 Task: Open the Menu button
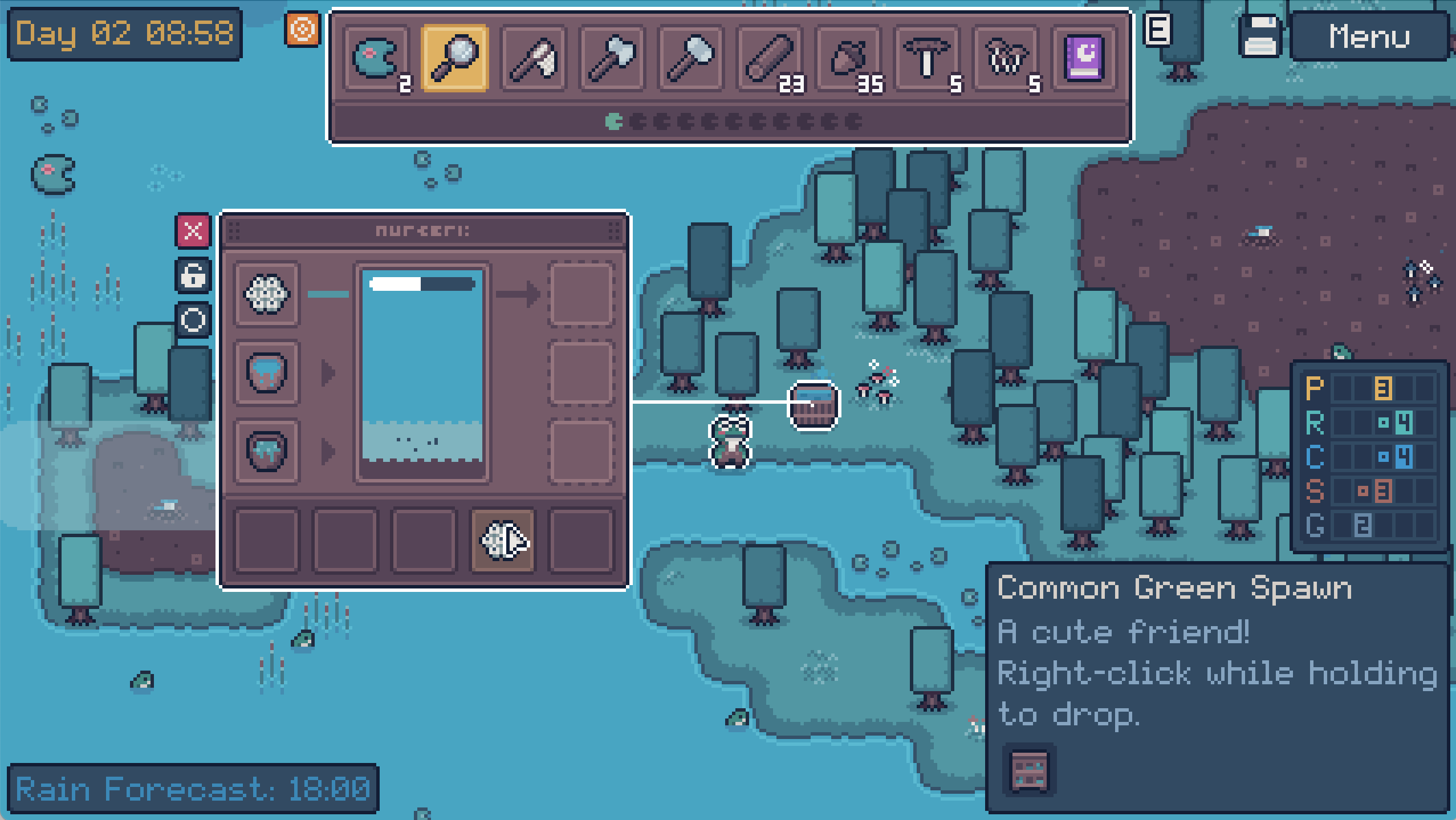pyautogui.click(x=1368, y=36)
